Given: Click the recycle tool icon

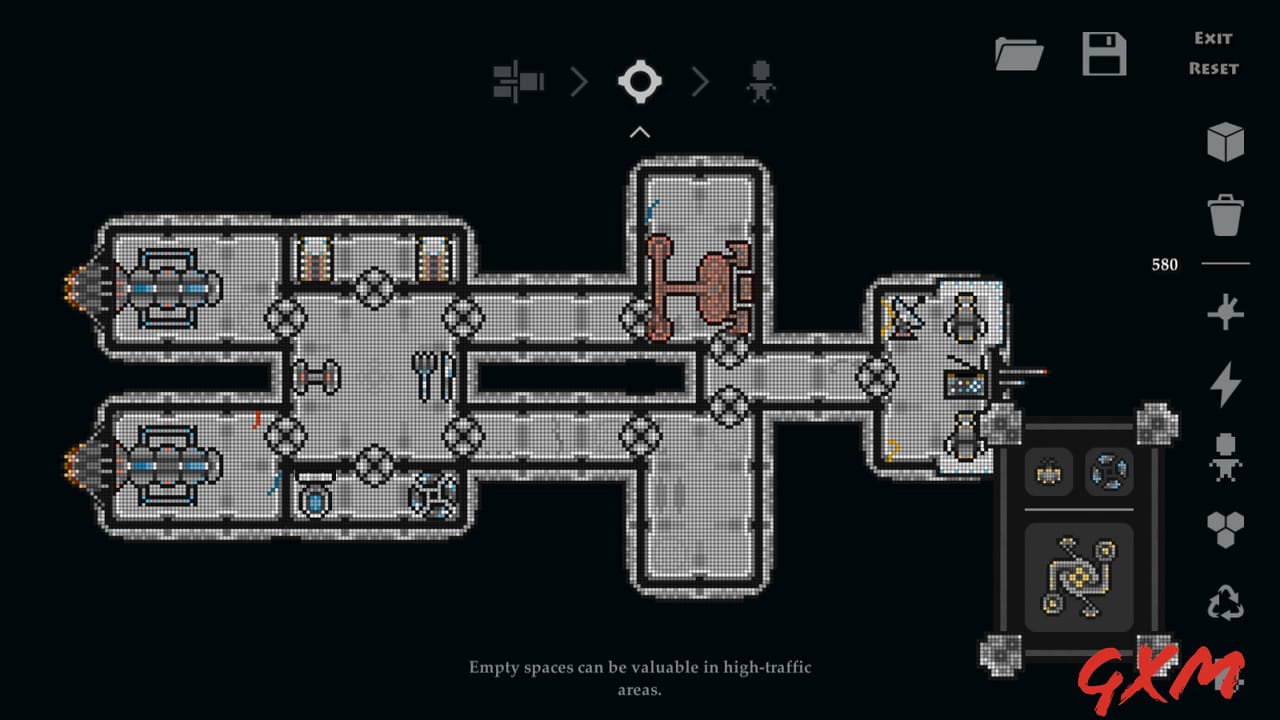Looking at the screenshot, I should [x=1226, y=600].
